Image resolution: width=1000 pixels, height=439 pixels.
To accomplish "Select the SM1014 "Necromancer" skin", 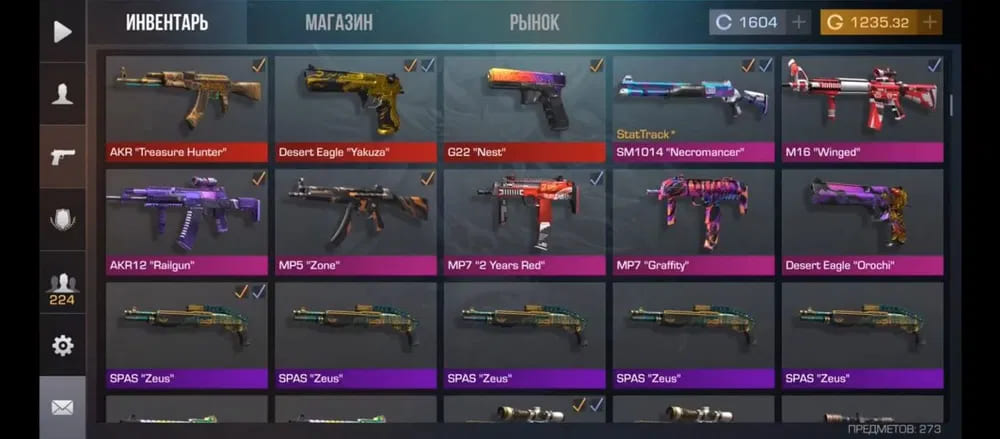I will 693,107.
